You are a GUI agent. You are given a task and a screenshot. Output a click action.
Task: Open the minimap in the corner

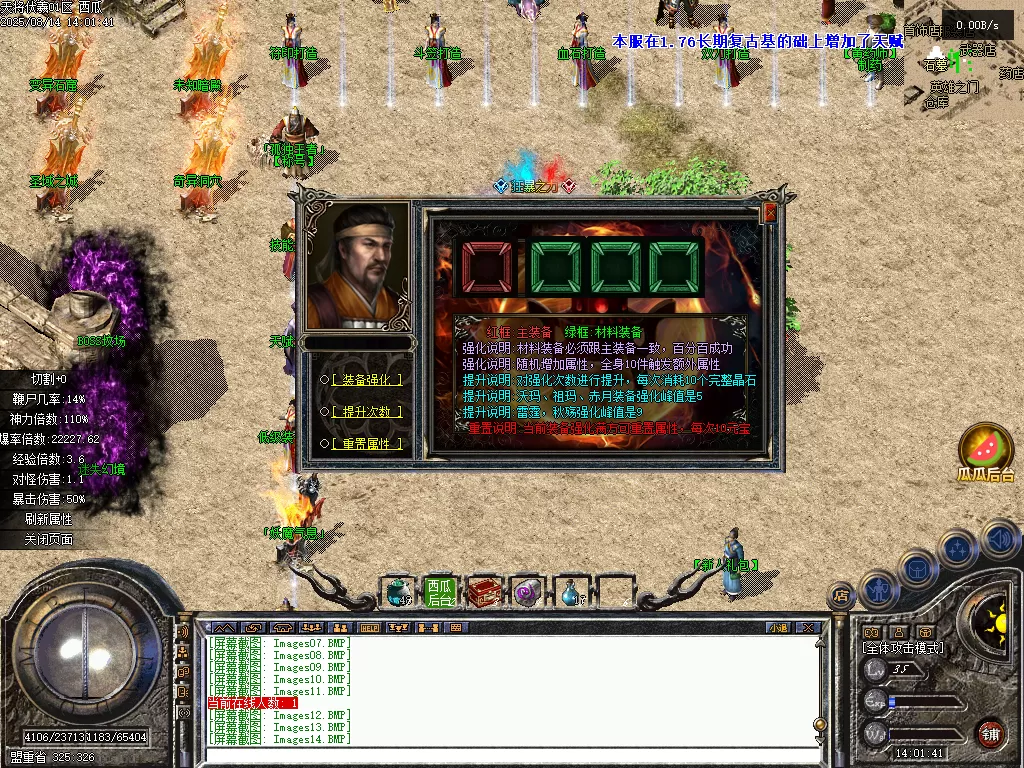(964, 60)
